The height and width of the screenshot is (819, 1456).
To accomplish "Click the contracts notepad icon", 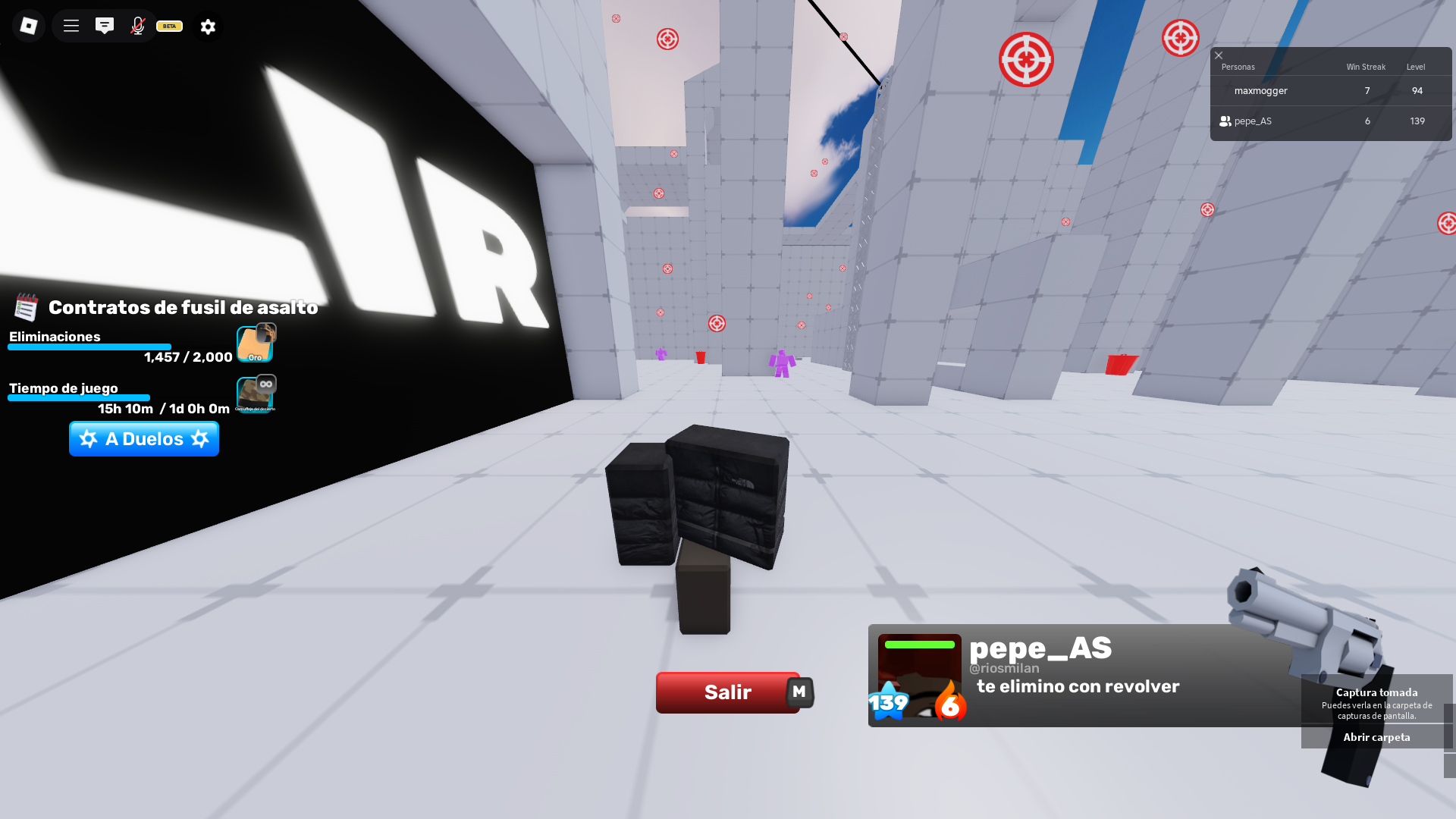I will [25, 307].
